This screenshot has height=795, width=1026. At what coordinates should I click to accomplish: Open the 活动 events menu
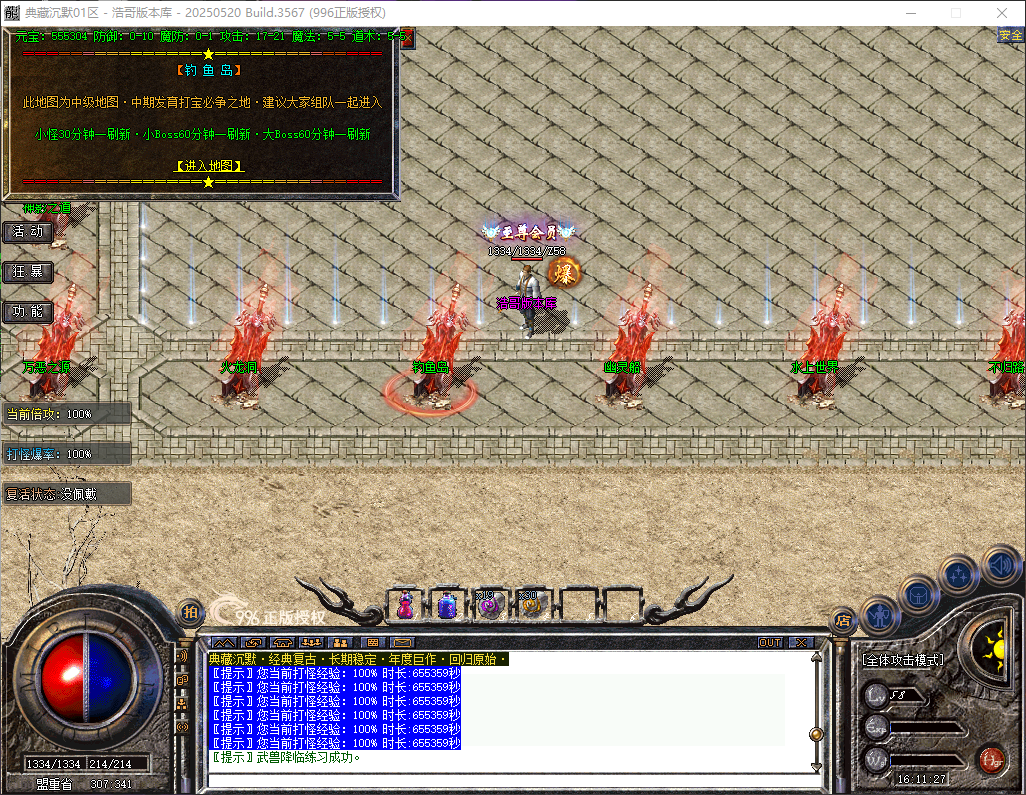click(x=27, y=232)
